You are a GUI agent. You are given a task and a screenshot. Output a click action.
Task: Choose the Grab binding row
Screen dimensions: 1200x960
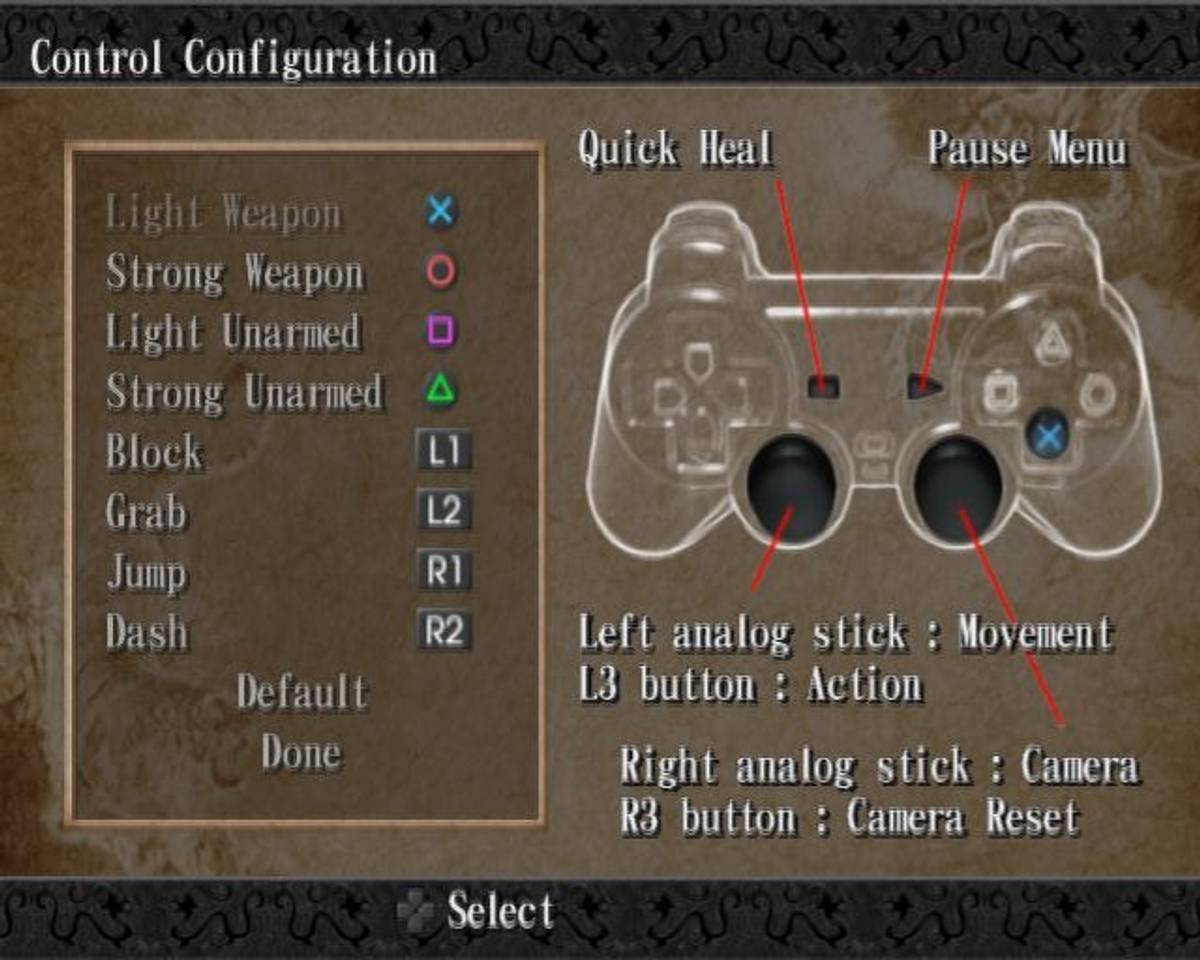(146, 512)
